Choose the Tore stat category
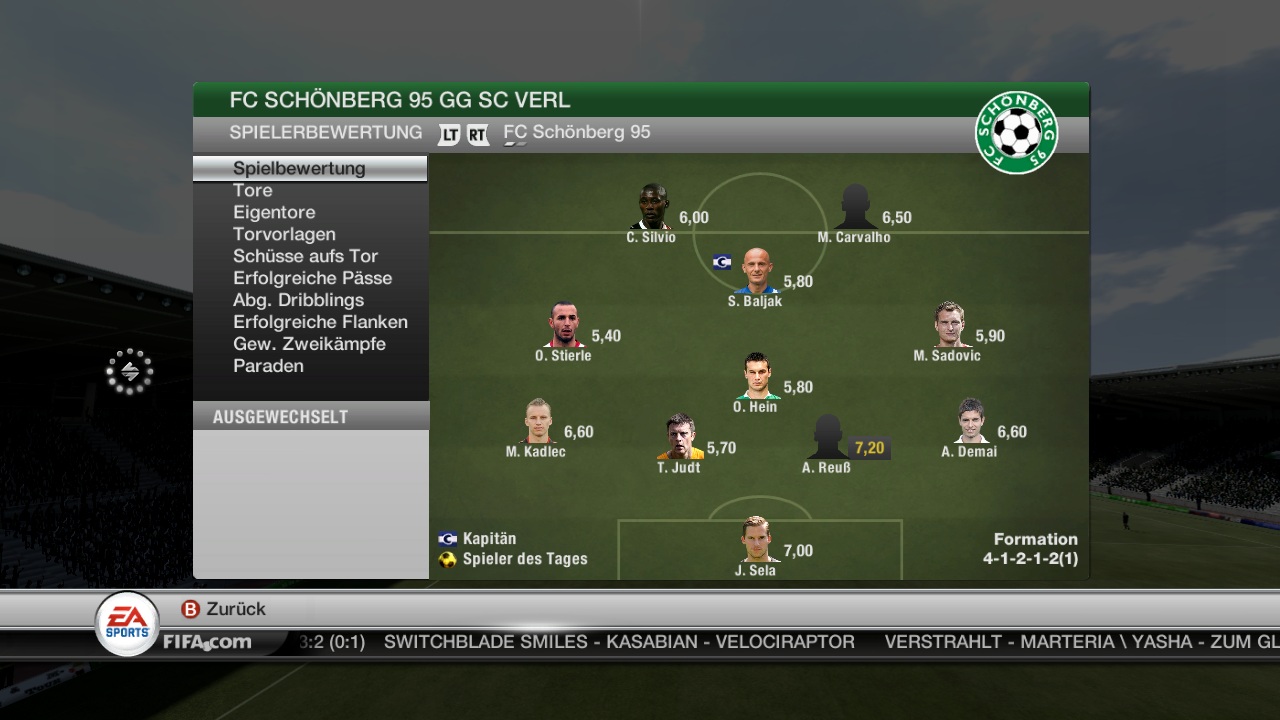Screen dimensions: 1280x720 click(x=253, y=190)
